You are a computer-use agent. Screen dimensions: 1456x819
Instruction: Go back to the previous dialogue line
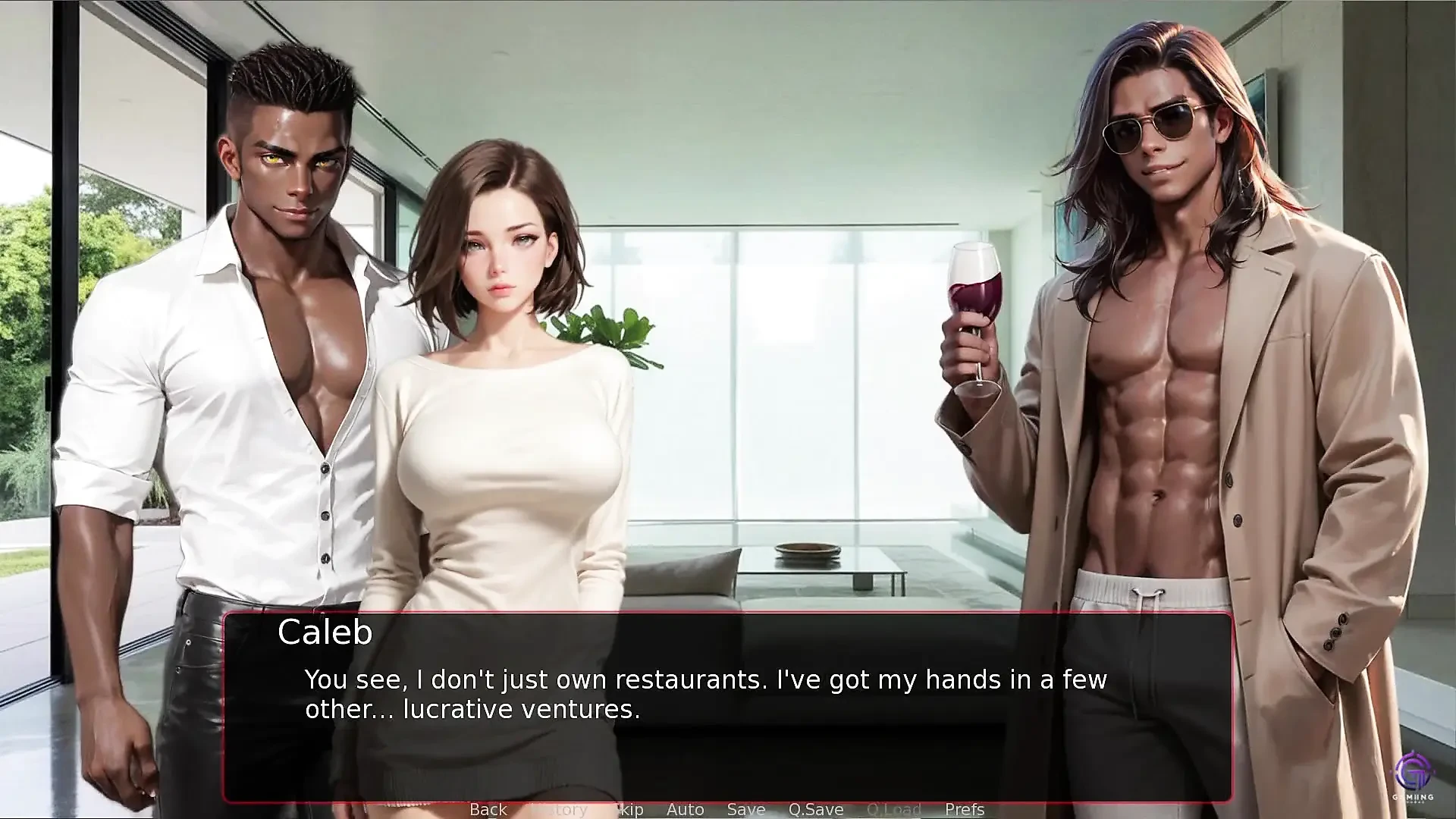click(x=488, y=809)
